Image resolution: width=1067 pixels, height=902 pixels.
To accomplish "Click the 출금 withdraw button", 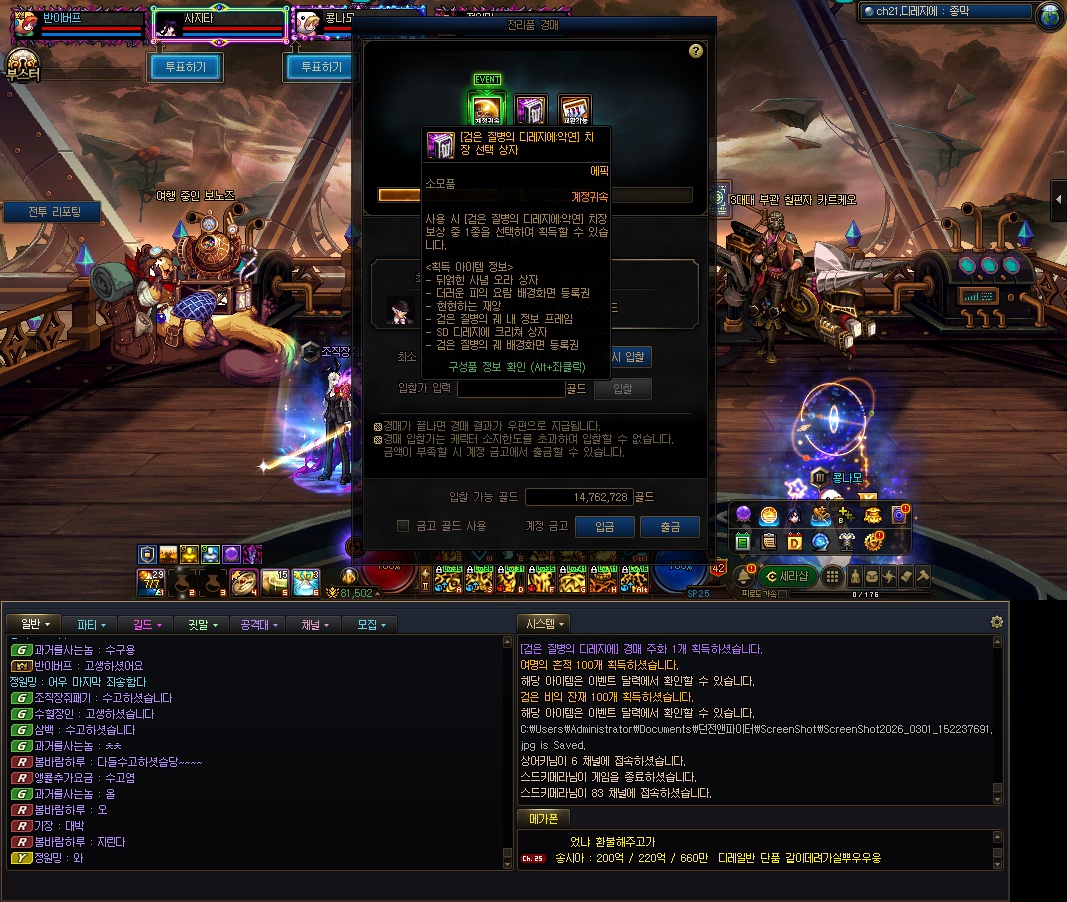I will (670, 527).
